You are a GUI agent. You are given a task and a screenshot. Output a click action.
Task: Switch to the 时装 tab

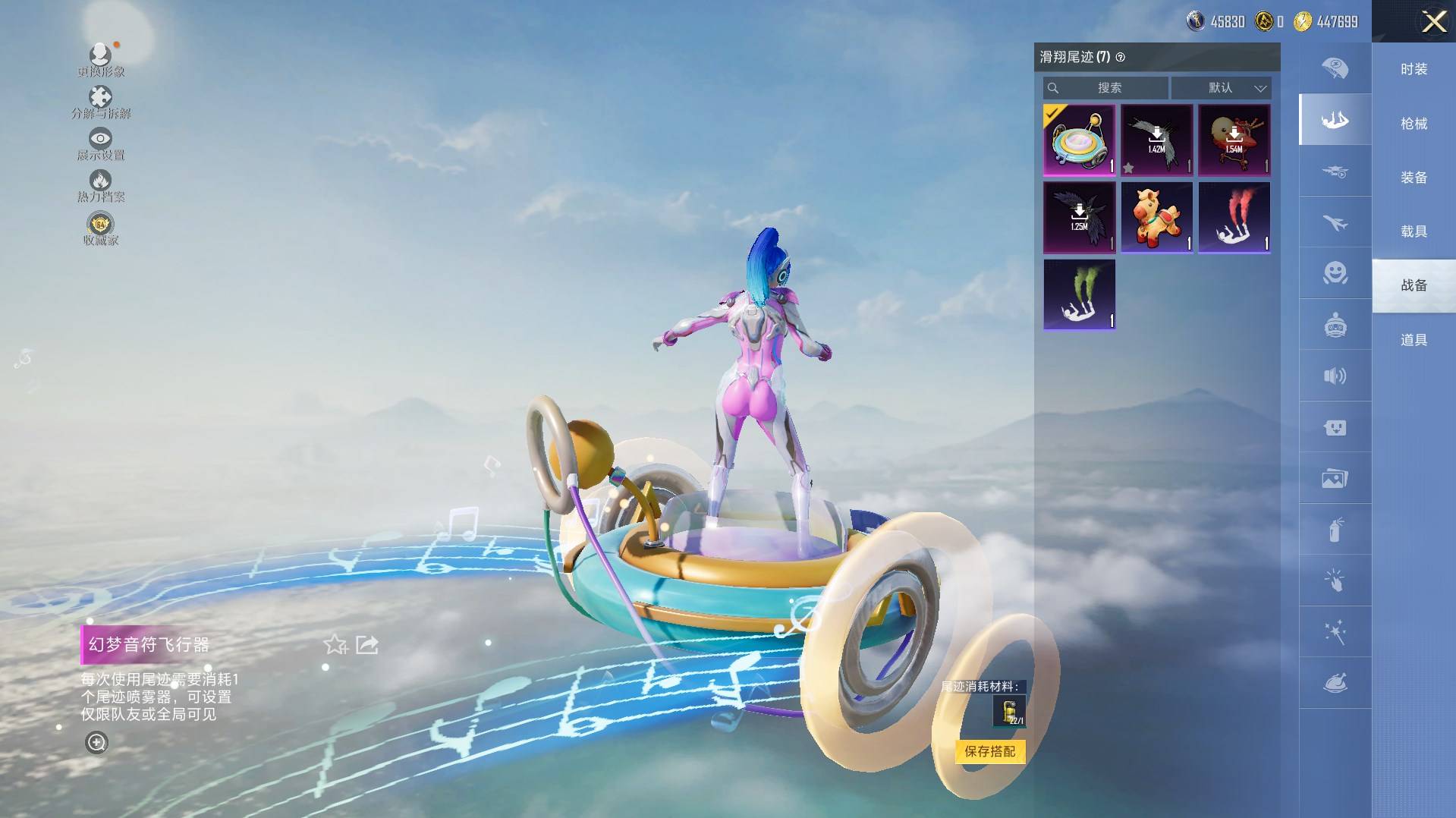[x=1414, y=69]
